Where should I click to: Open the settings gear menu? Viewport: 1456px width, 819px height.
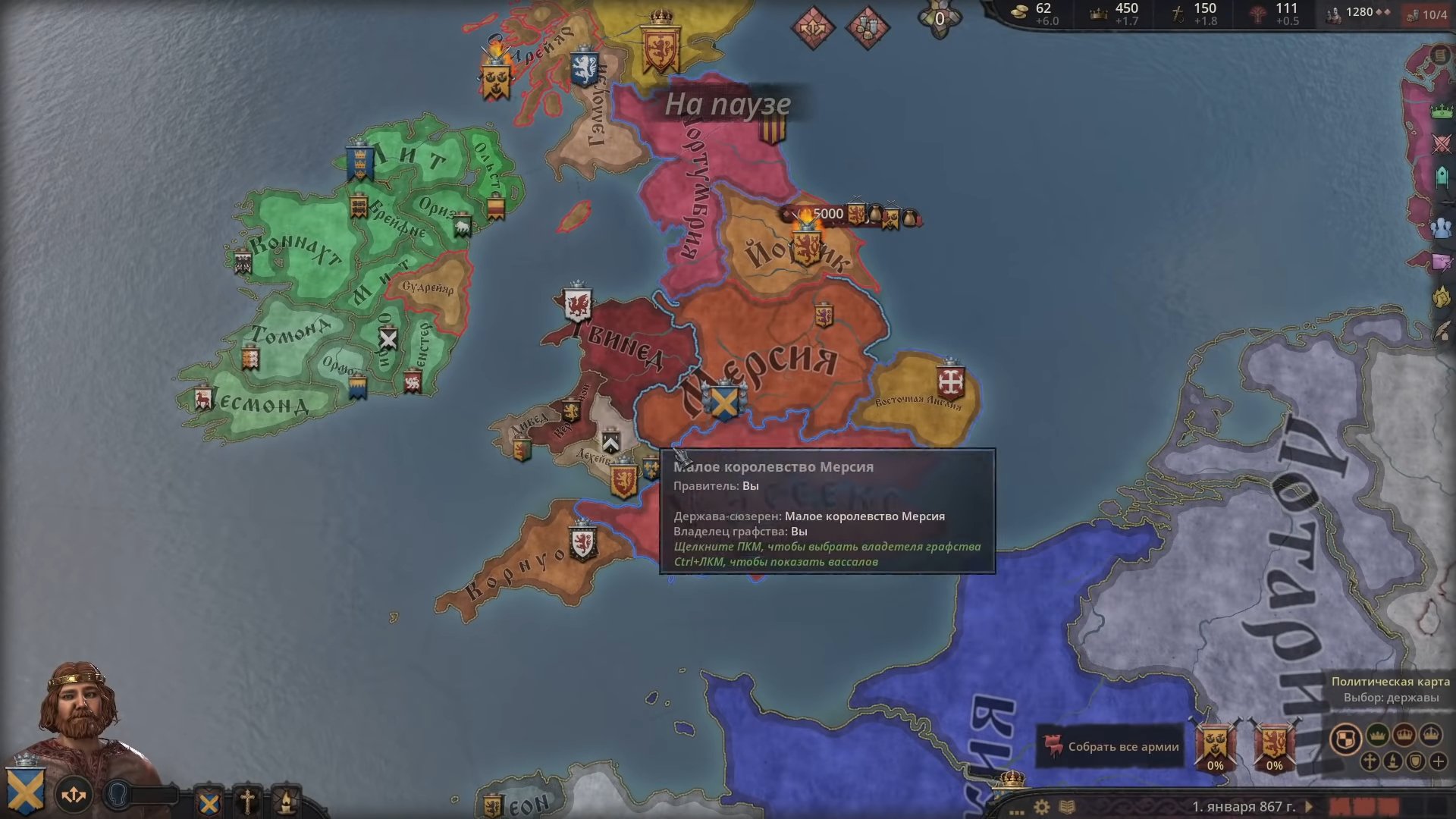click(x=1043, y=807)
